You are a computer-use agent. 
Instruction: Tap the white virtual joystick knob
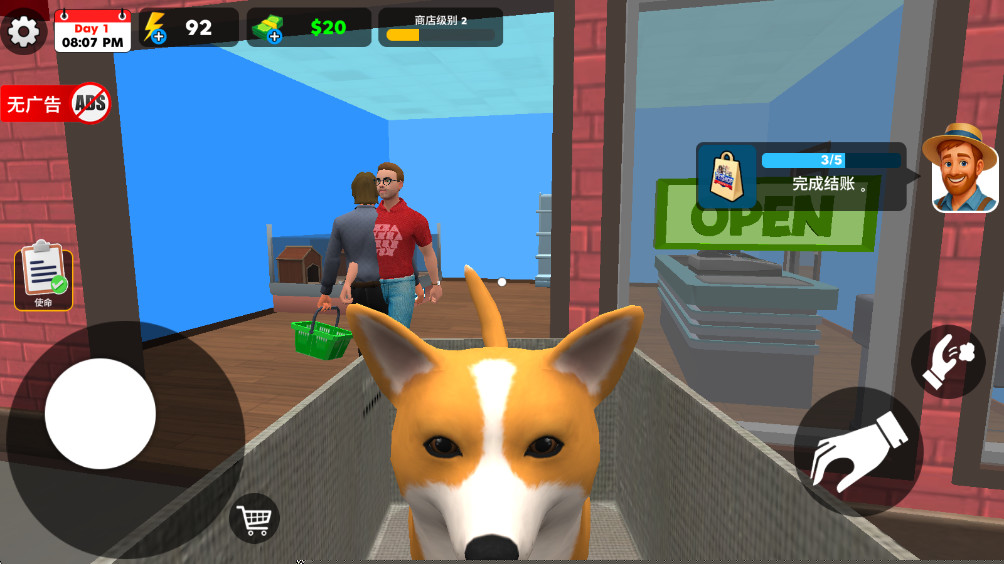pyautogui.click(x=100, y=413)
